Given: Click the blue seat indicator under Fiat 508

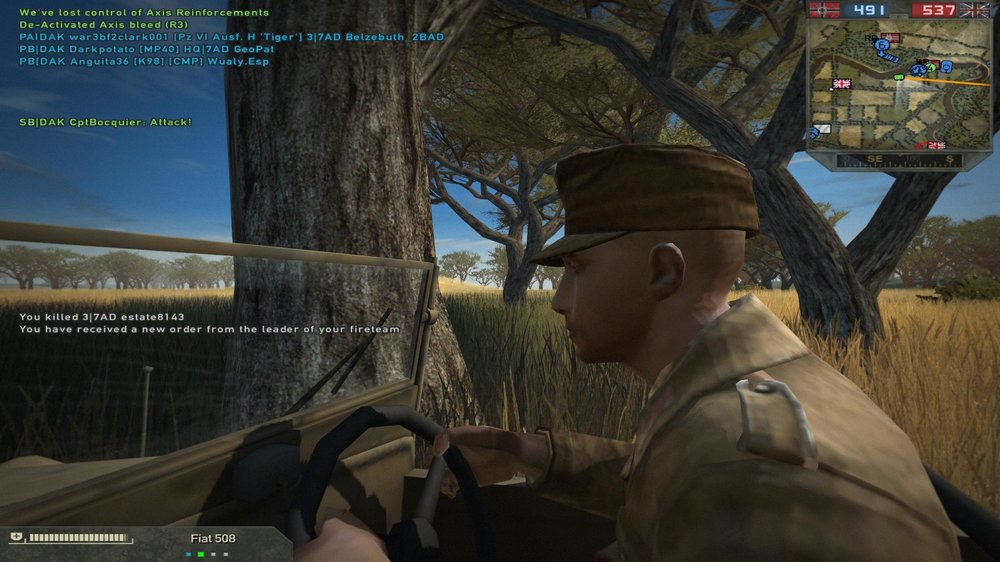Looking at the screenshot, I should point(188,553).
